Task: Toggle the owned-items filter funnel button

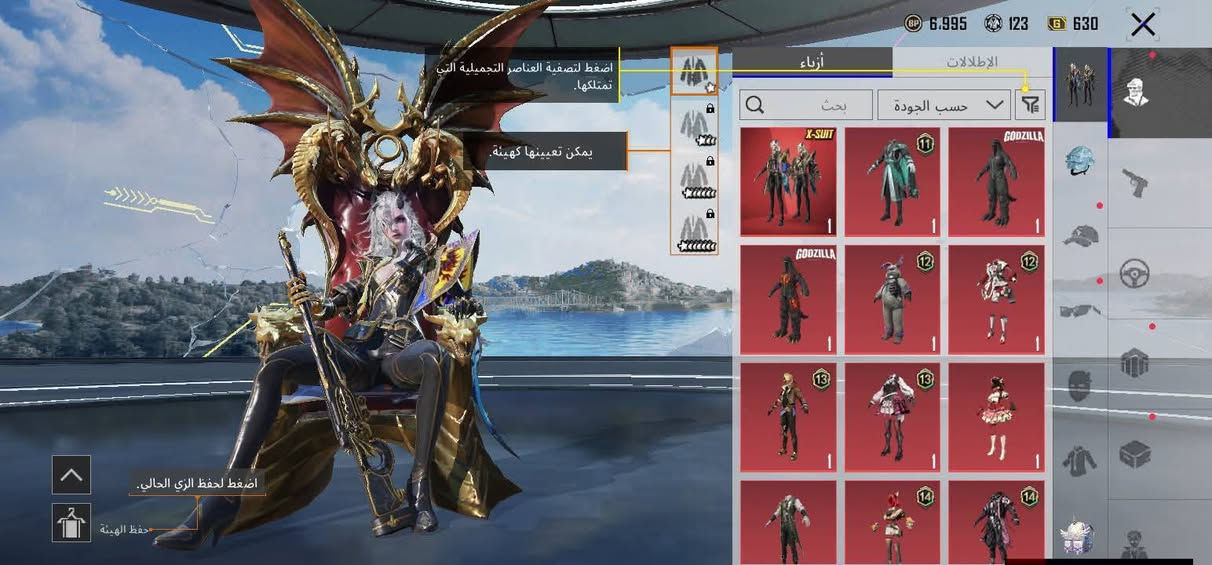Action: (1028, 105)
